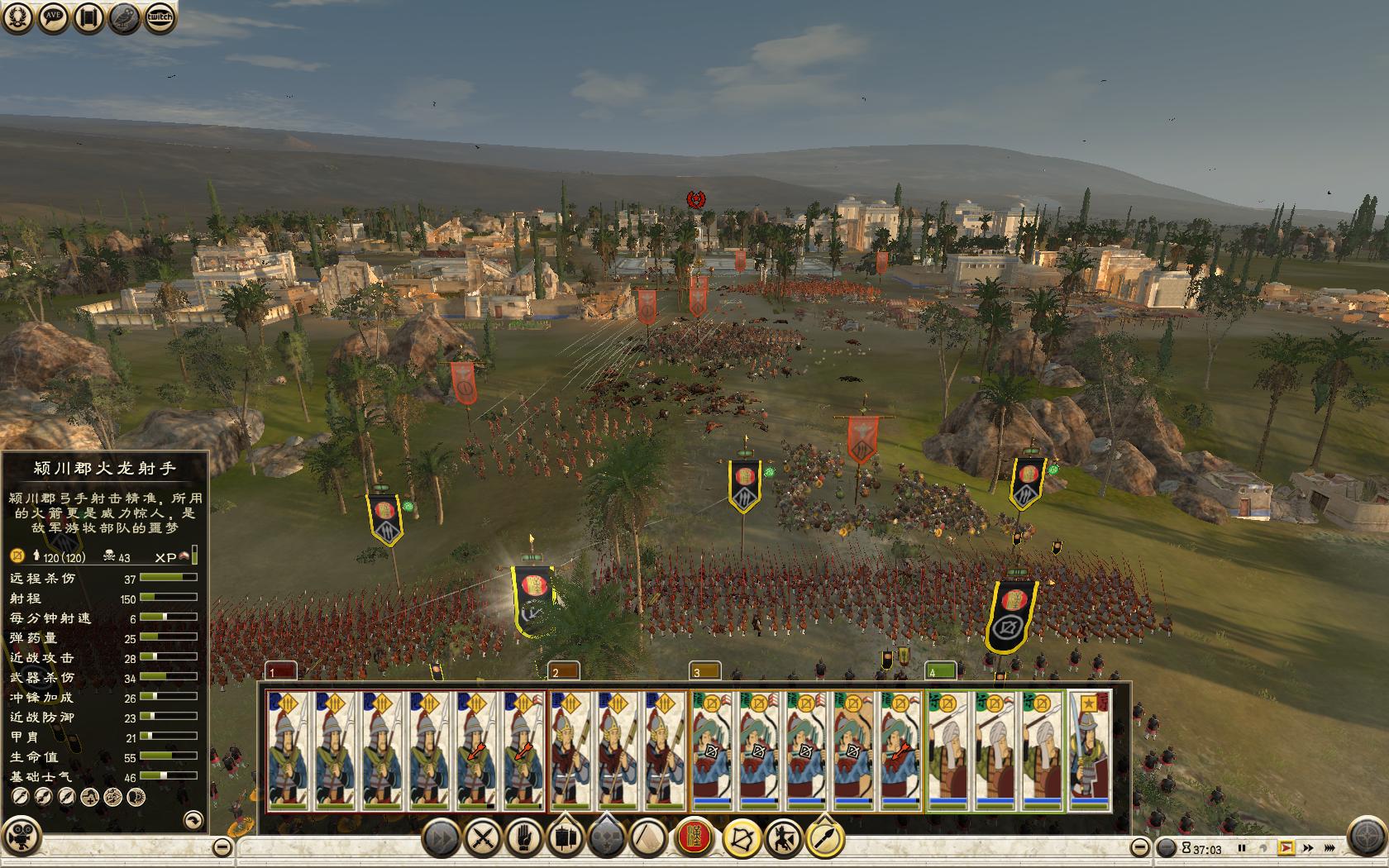Open the laurel wreath menu button
Image resolution: width=1389 pixels, height=868 pixels.
17,17
